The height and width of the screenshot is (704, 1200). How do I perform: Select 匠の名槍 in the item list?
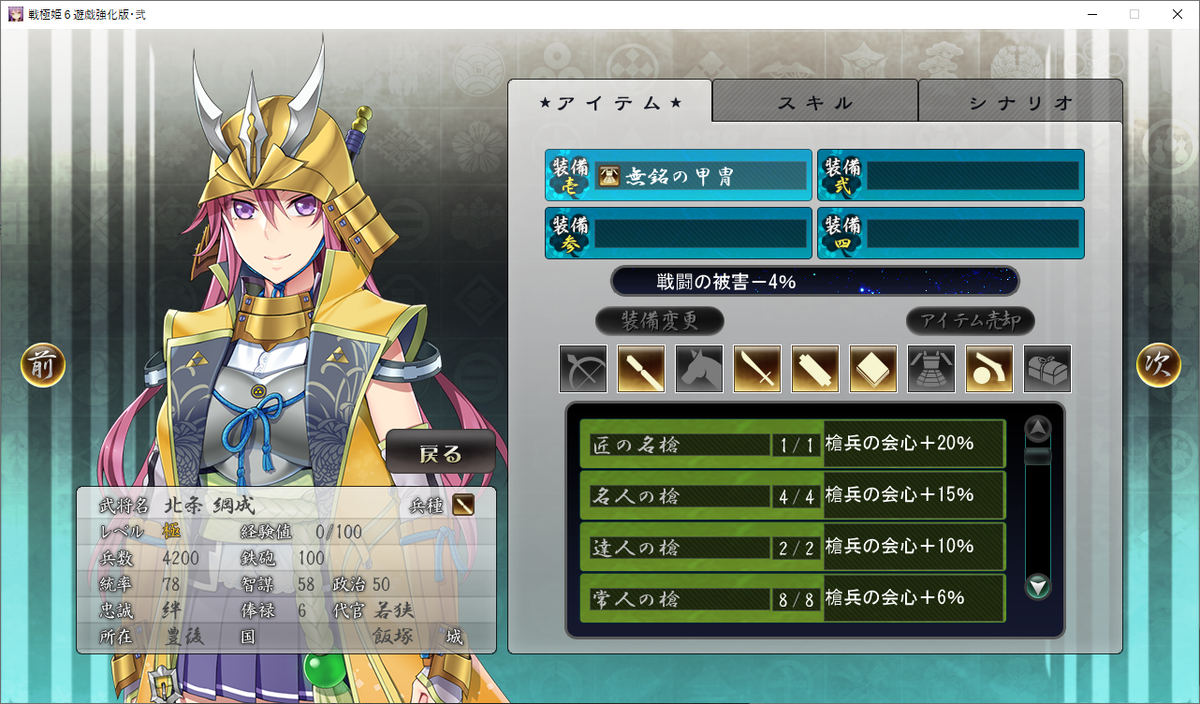792,444
